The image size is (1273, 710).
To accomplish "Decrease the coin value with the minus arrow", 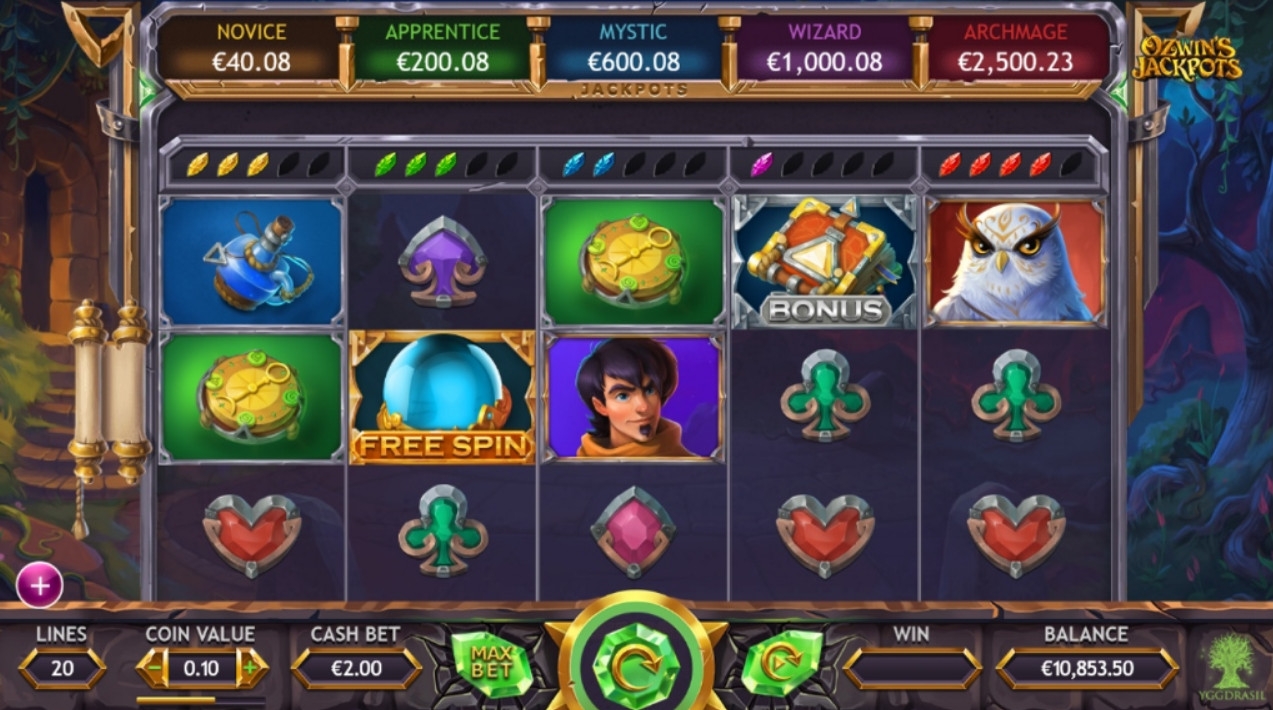I will [153, 667].
